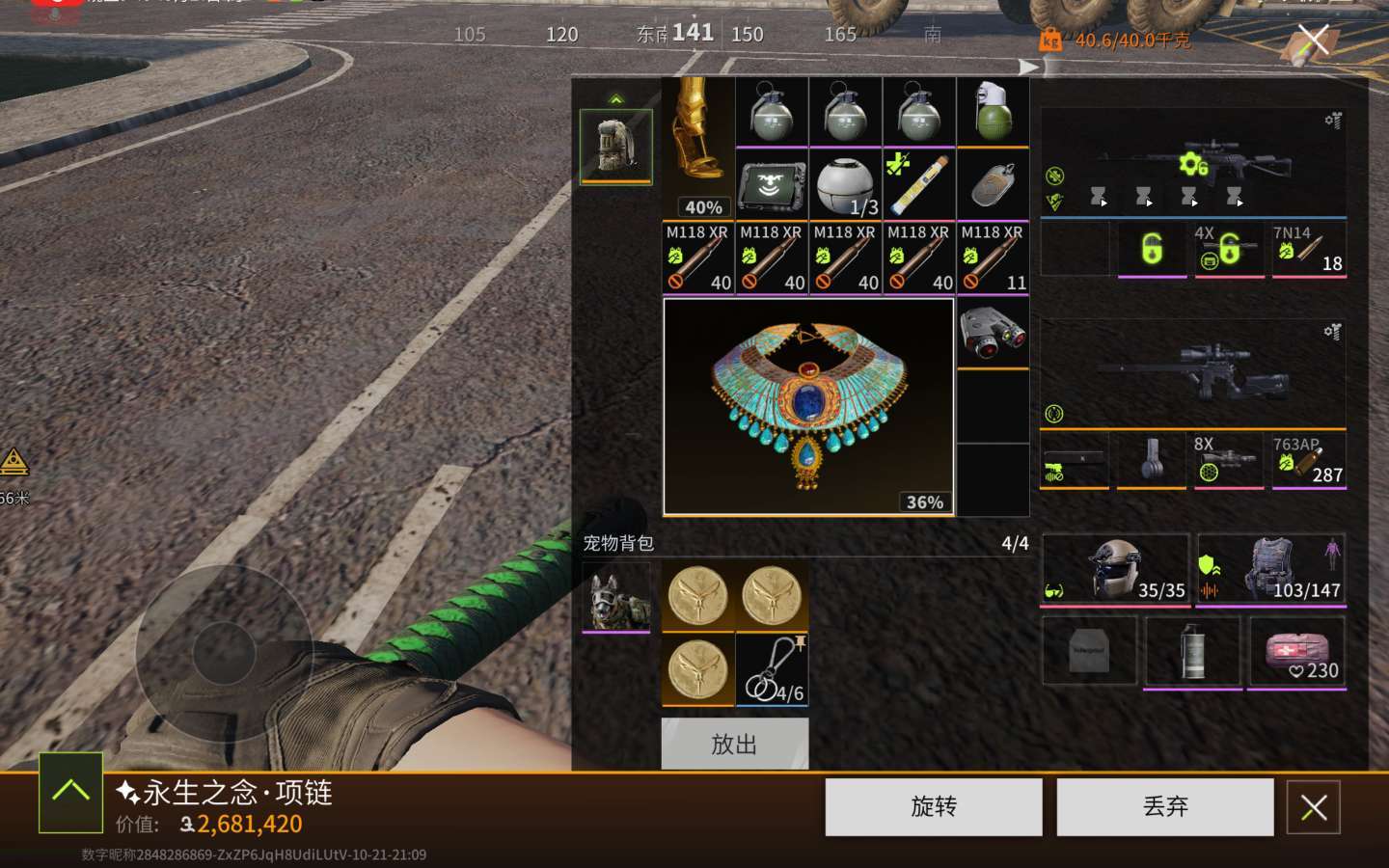Select the binoculars item slot

[993, 333]
